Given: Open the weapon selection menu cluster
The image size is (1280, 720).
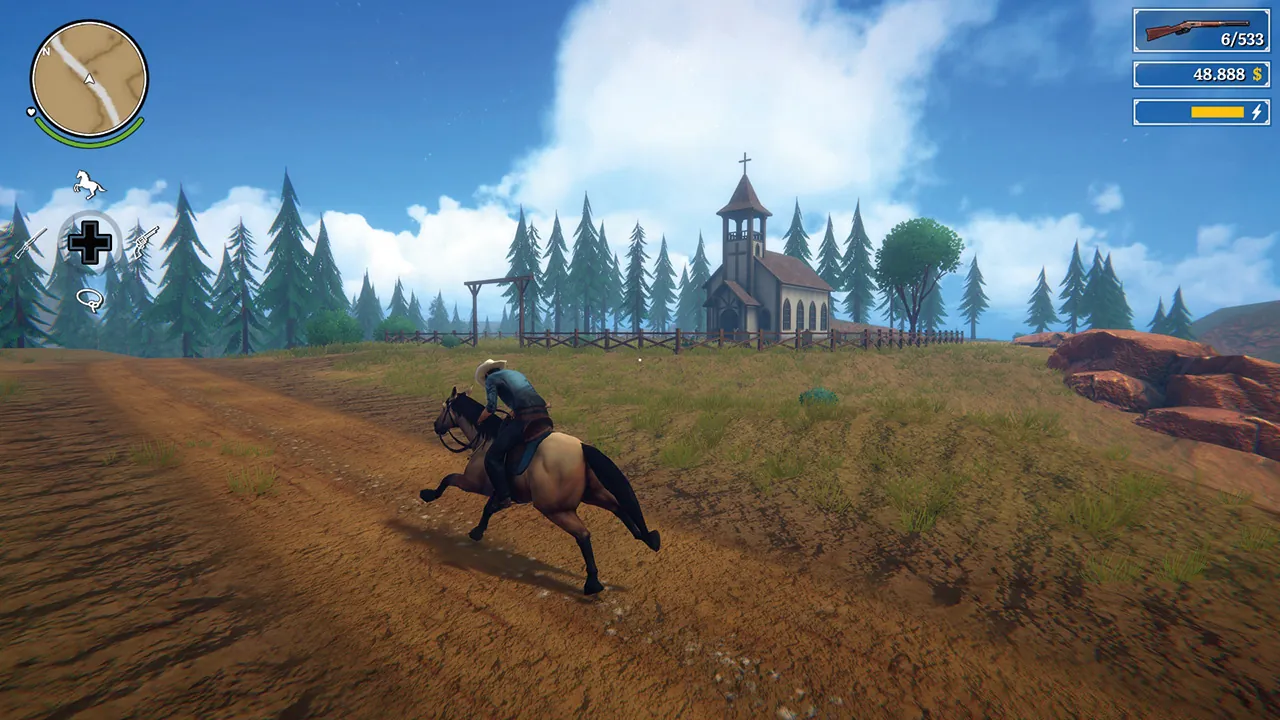Looking at the screenshot, I should [88, 240].
